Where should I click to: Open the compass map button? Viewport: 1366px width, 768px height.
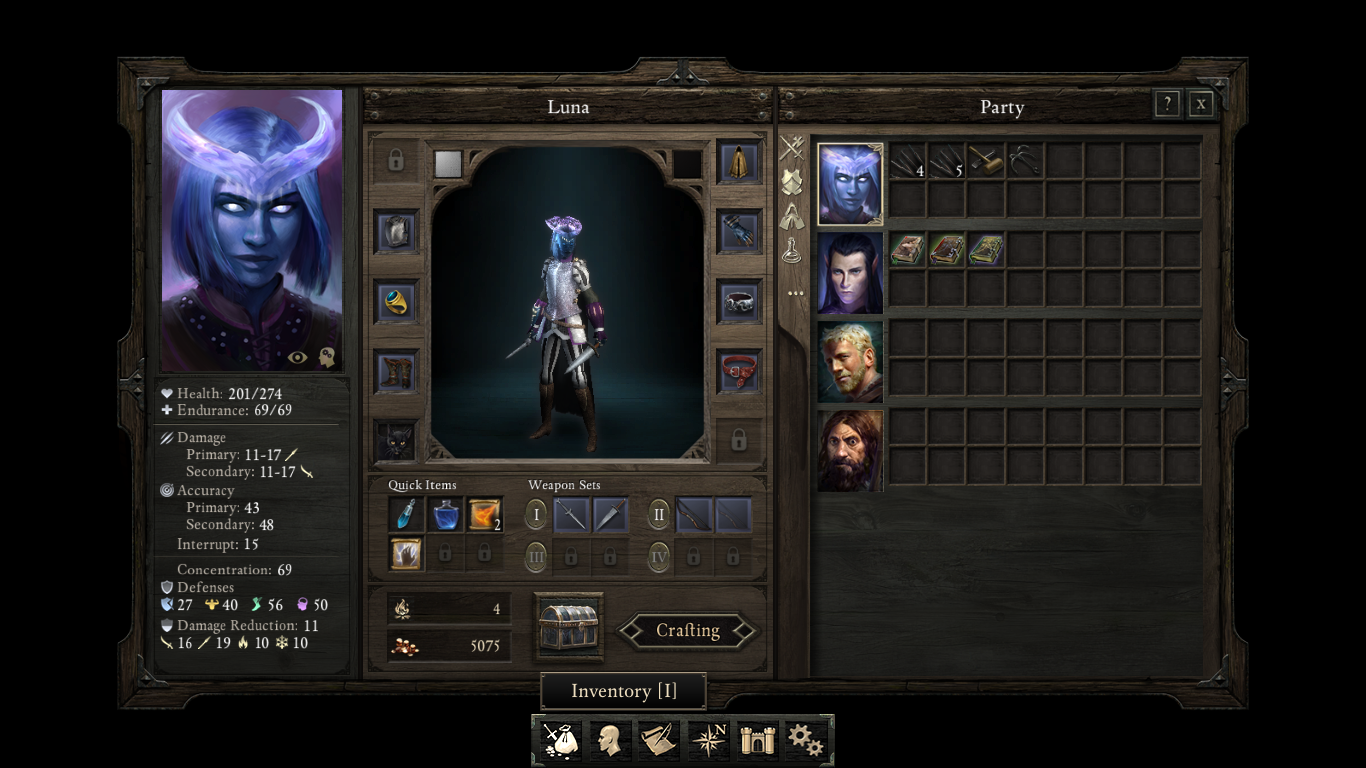pyautogui.click(x=709, y=740)
